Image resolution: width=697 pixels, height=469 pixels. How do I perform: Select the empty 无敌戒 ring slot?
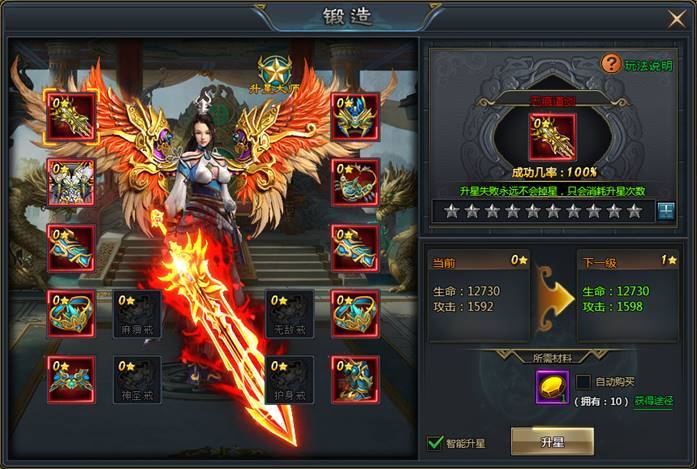(290, 313)
